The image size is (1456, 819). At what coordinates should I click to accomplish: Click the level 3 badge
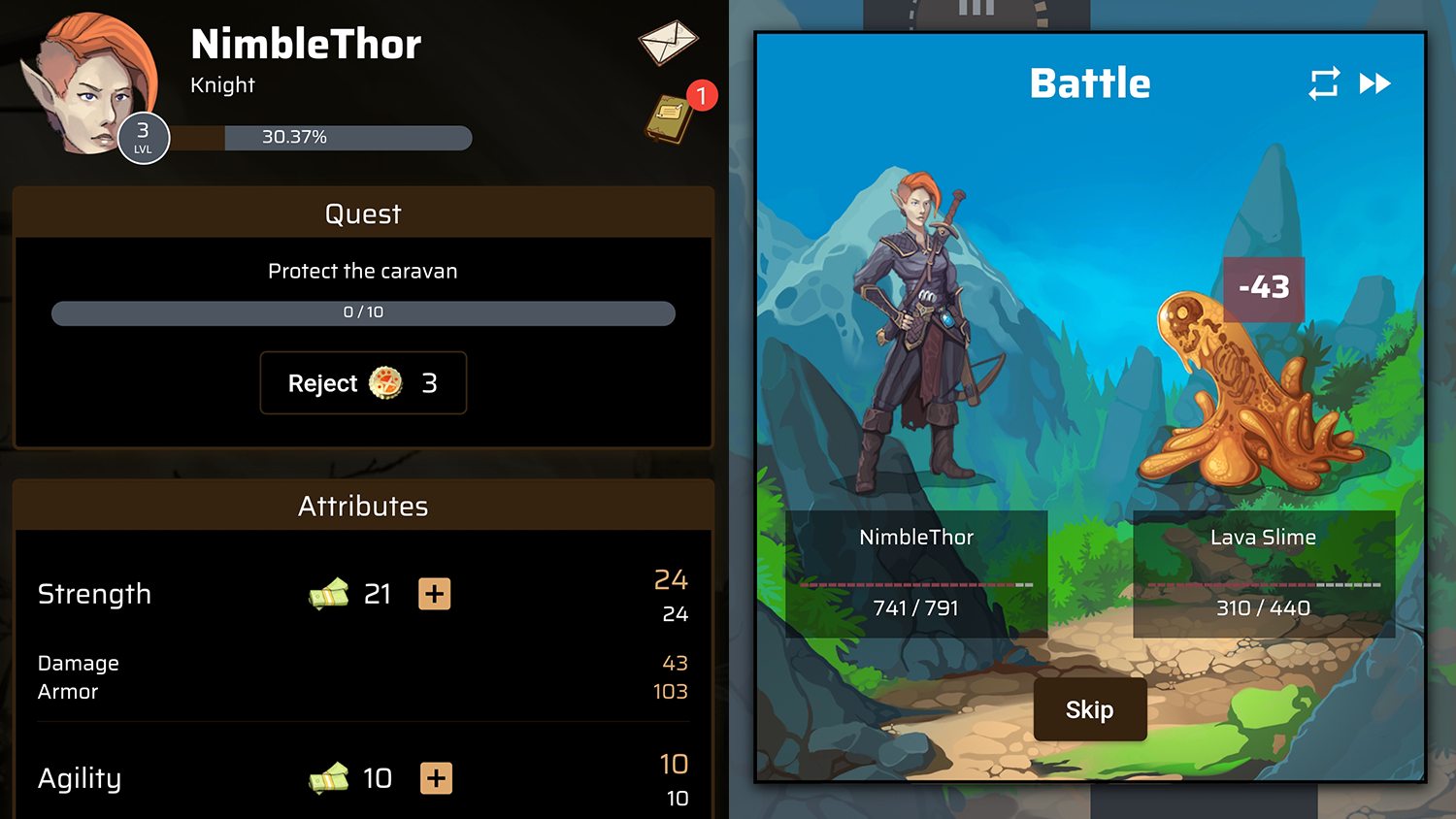[143, 137]
